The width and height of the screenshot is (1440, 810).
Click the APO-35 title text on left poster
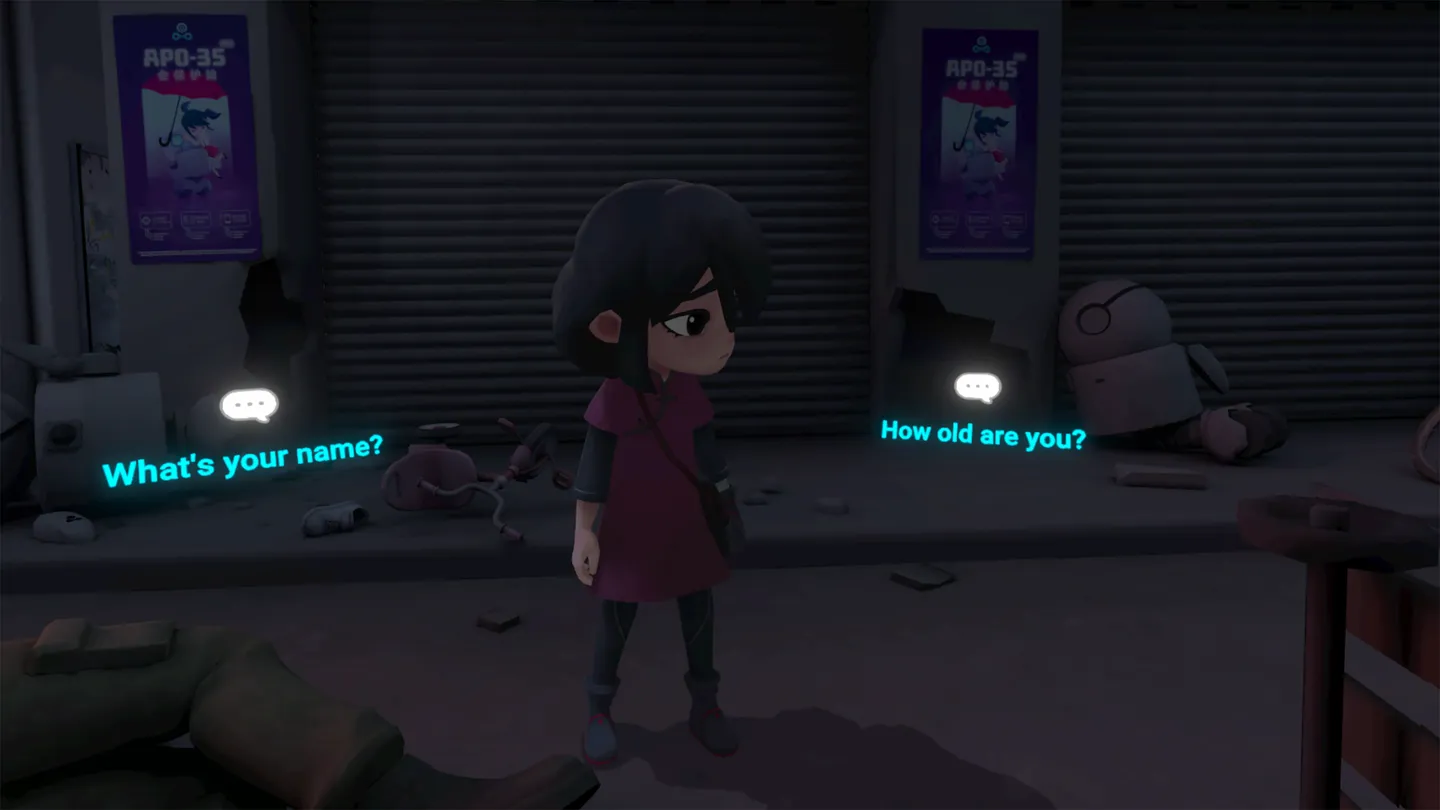[x=186, y=56]
